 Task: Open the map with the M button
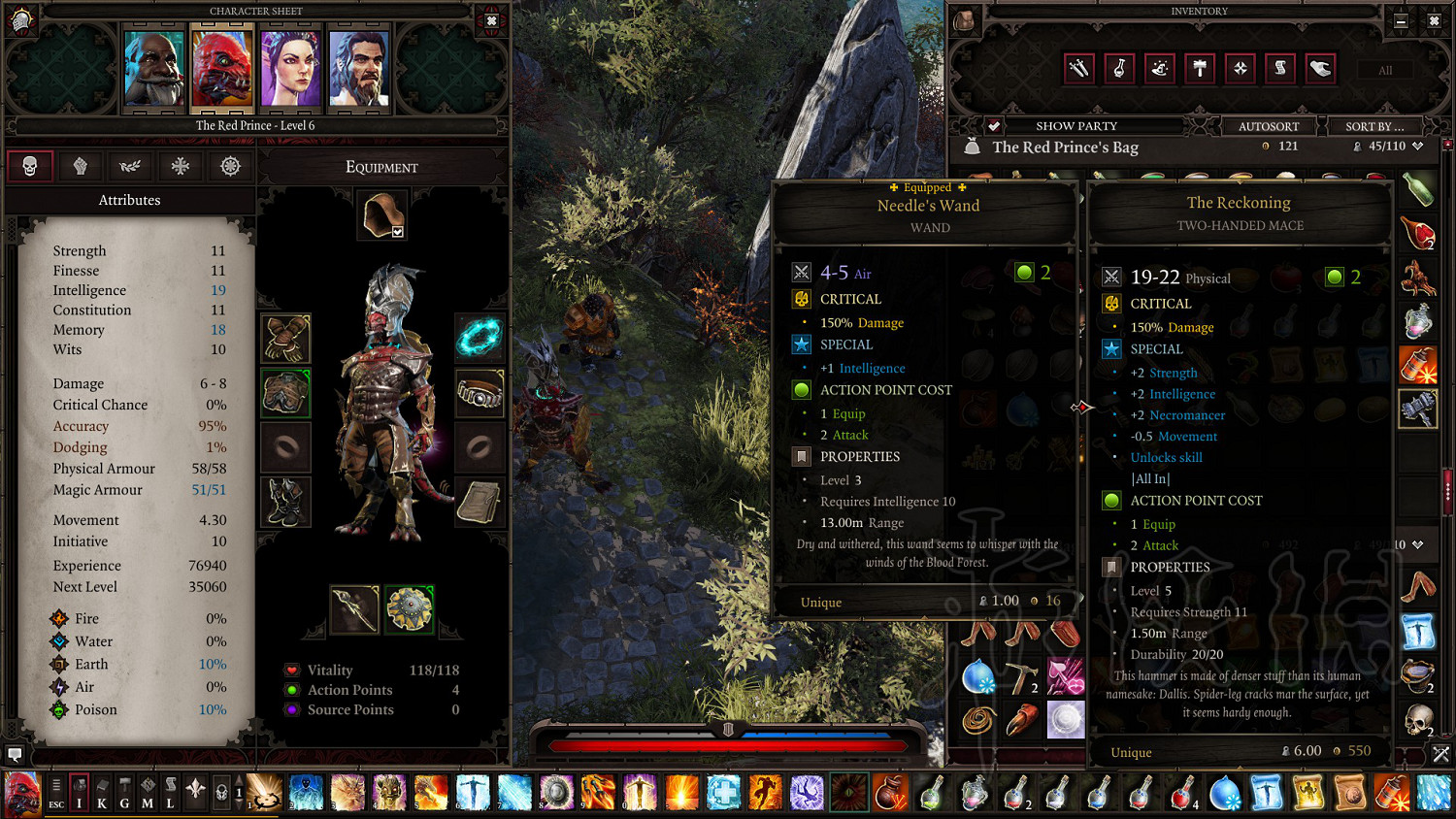pos(148,793)
